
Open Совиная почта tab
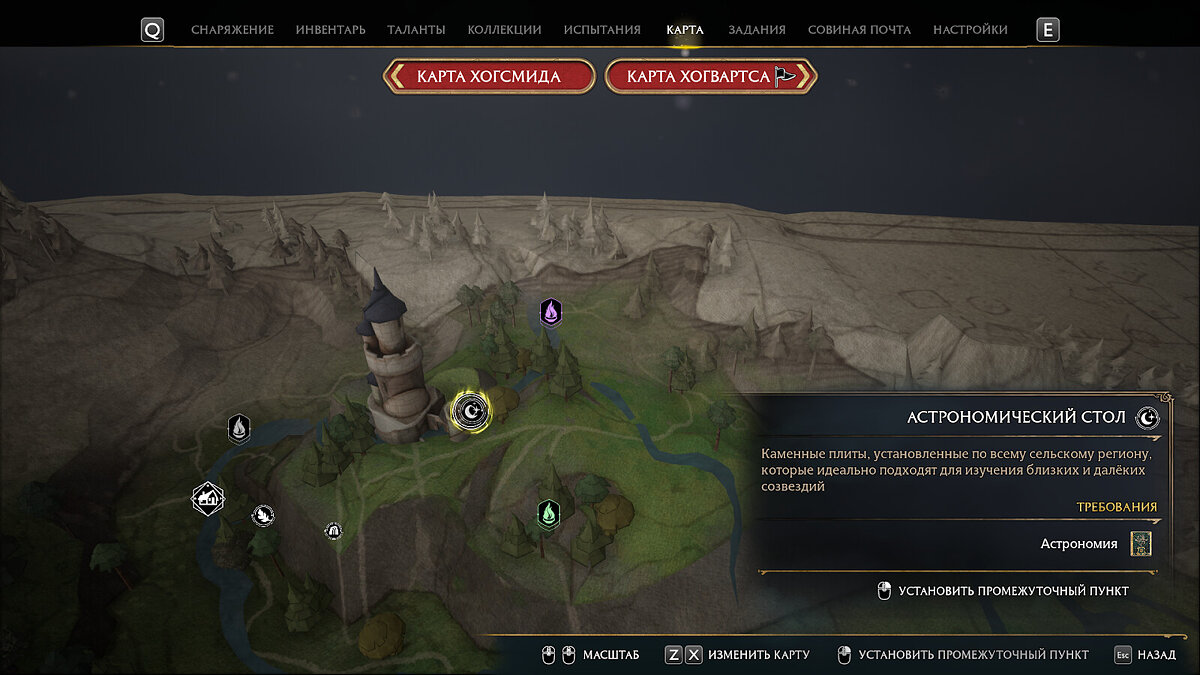pos(859,30)
